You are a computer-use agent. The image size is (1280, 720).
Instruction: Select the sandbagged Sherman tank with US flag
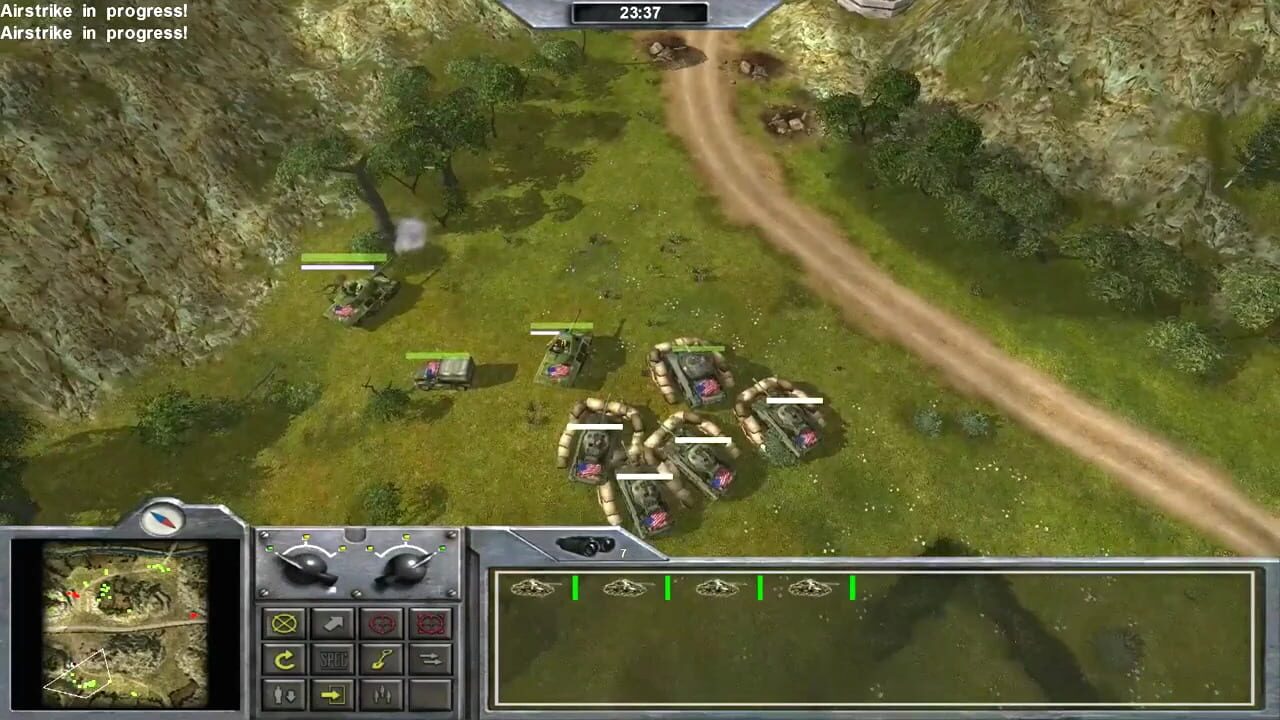point(694,375)
